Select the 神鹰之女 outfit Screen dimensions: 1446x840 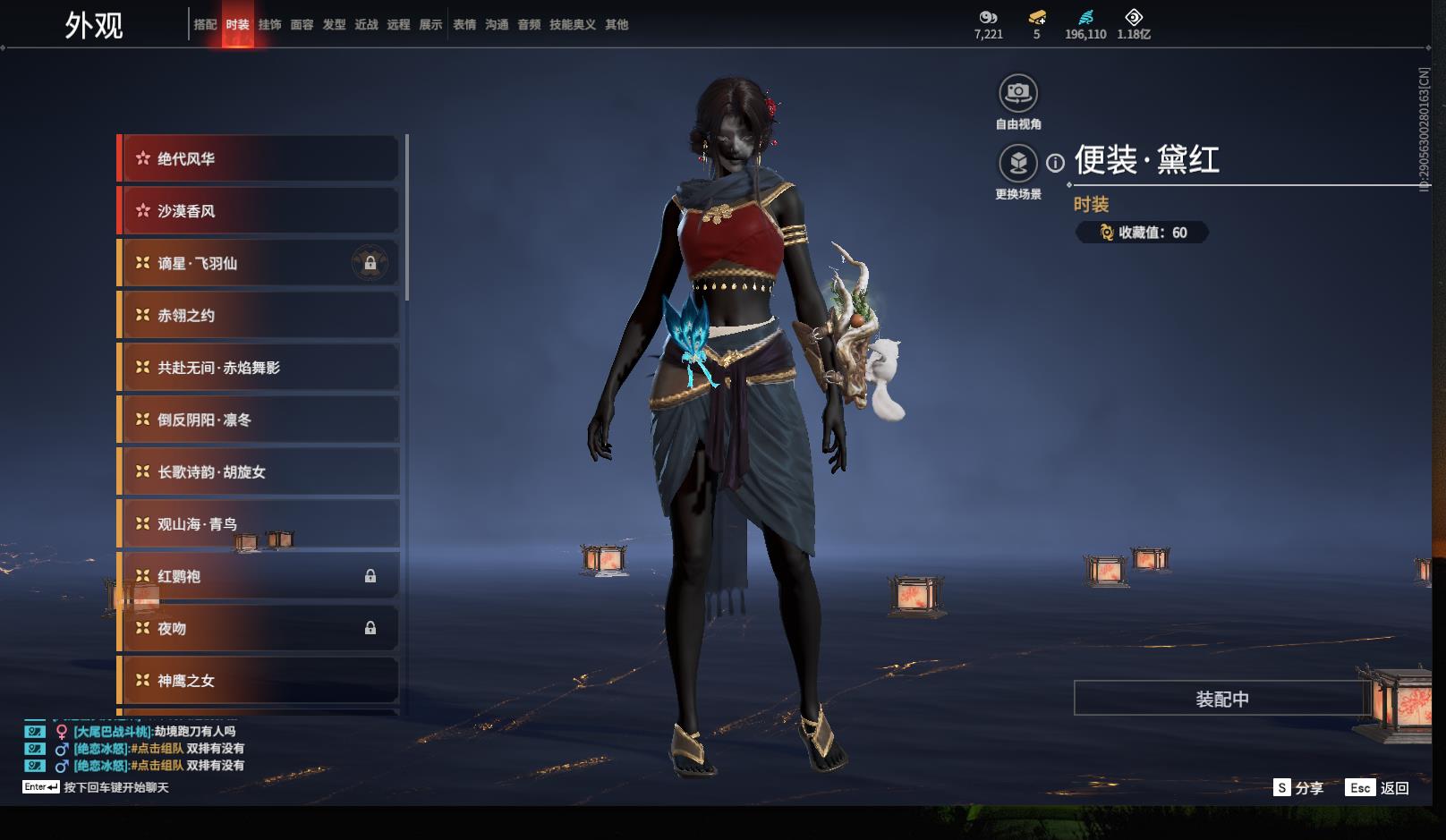pyautogui.click(x=259, y=681)
